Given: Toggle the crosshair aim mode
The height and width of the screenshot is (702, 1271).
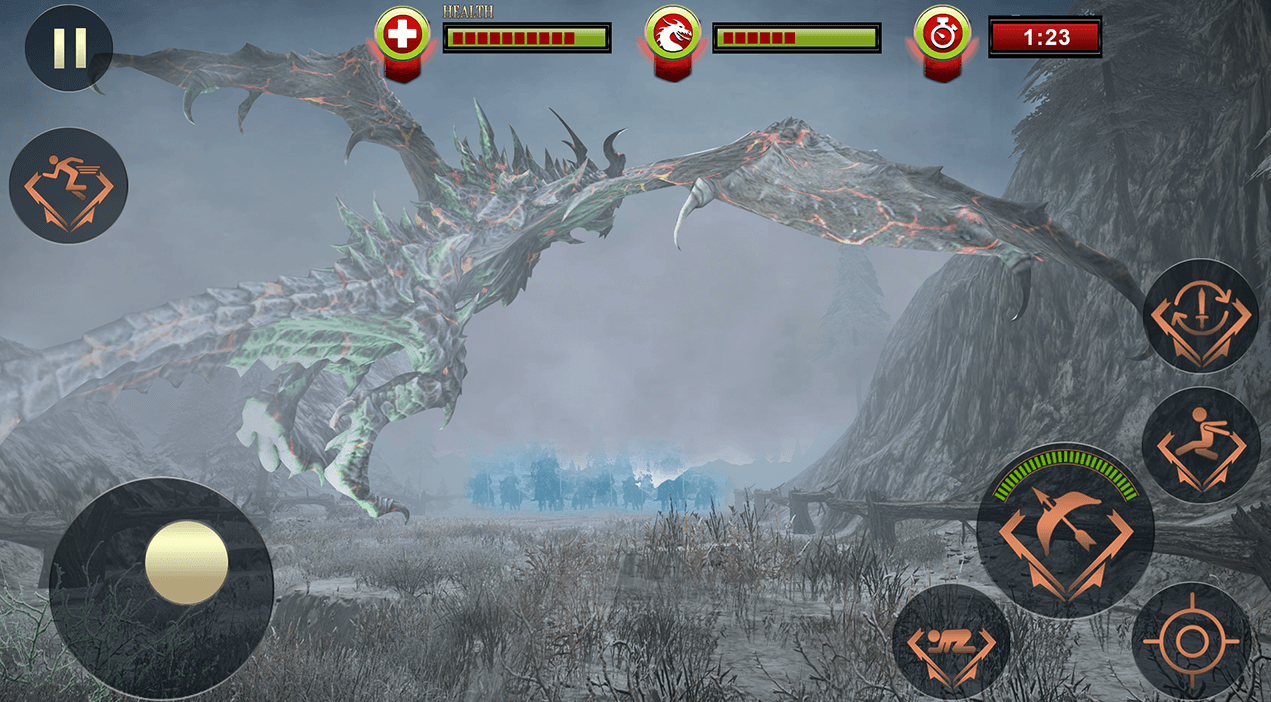Looking at the screenshot, I should coord(1191,641).
